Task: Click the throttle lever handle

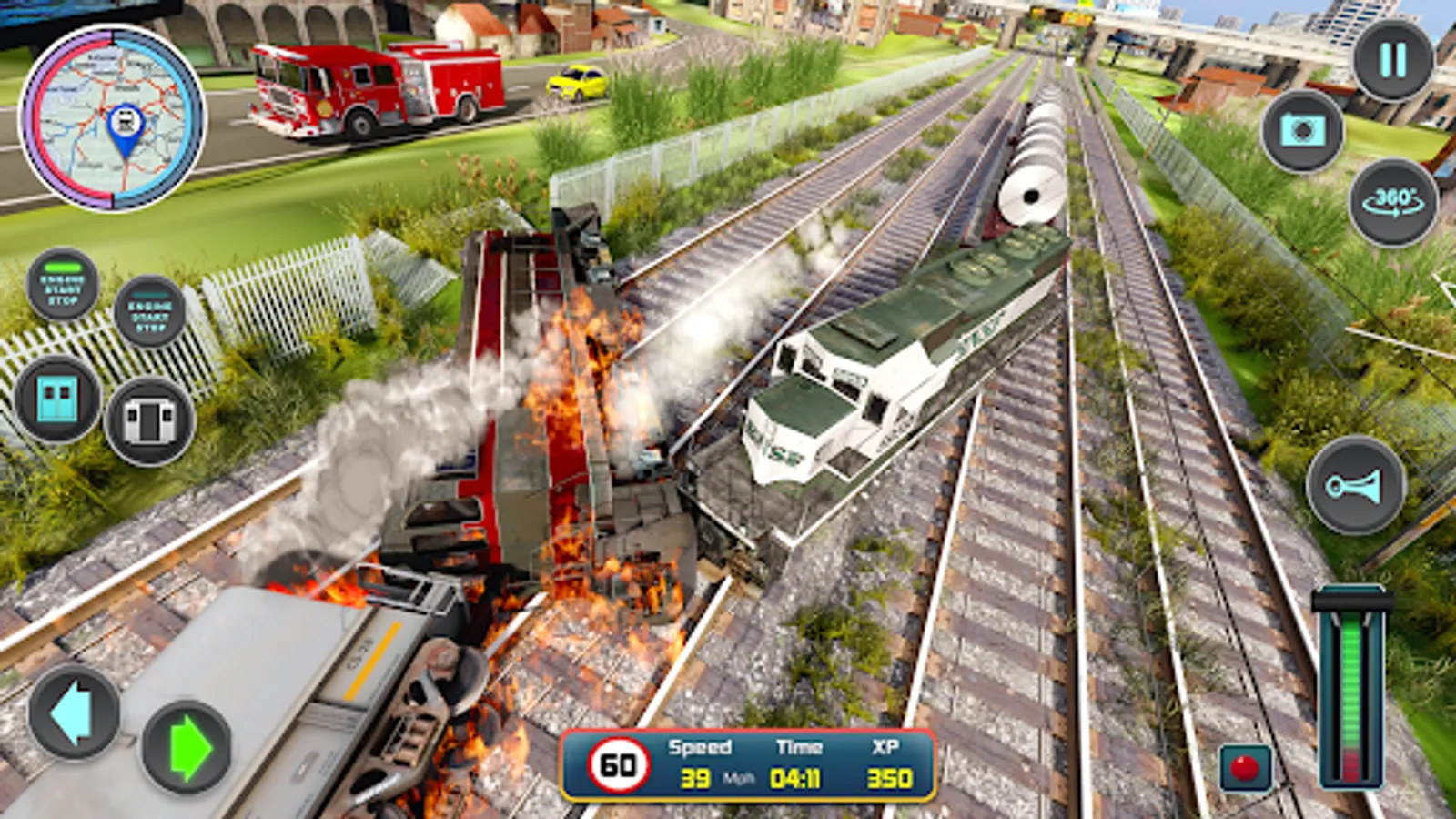Action: 1352,601
